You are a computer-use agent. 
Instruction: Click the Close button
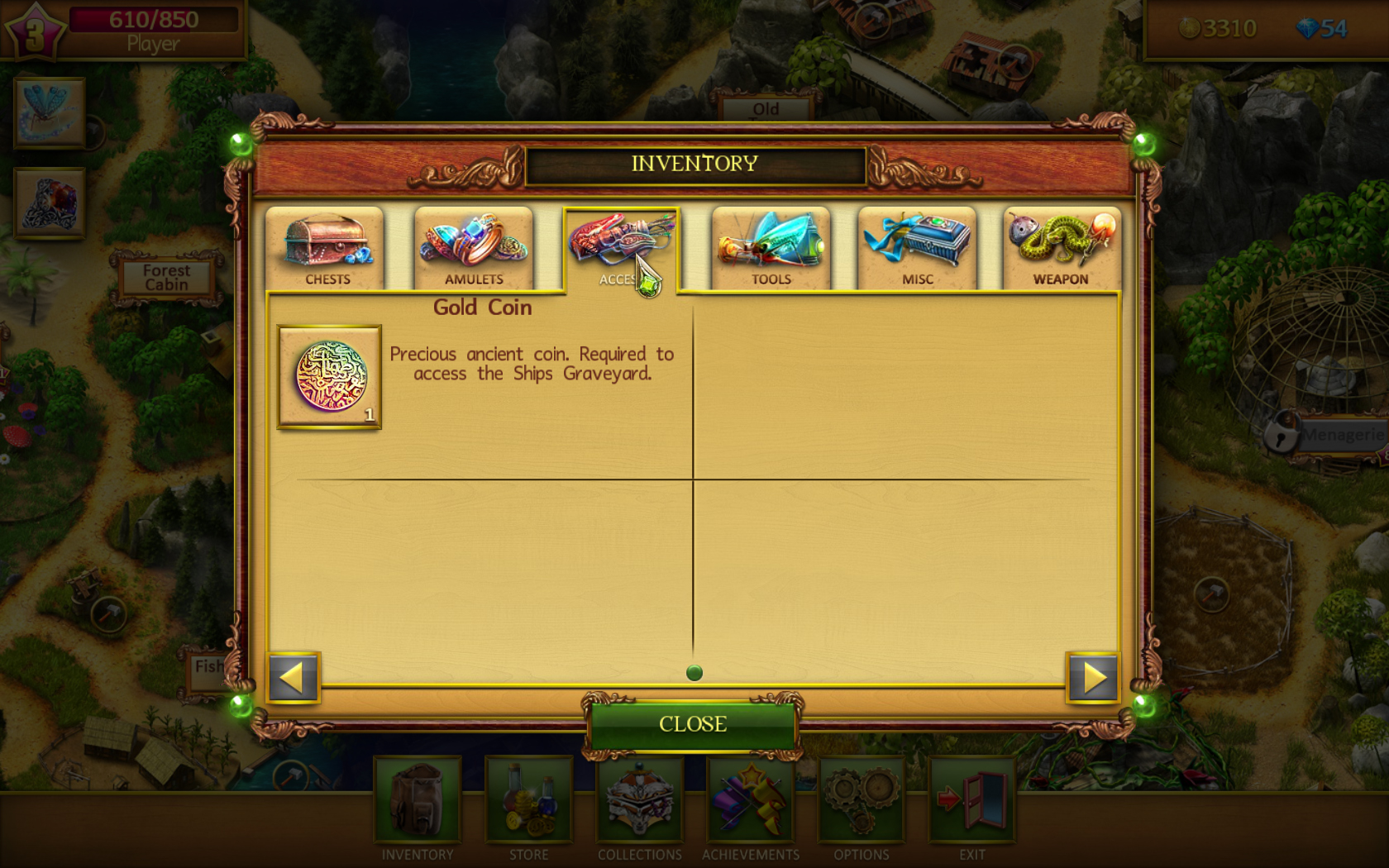pyautogui.click(x=693, y=724)
